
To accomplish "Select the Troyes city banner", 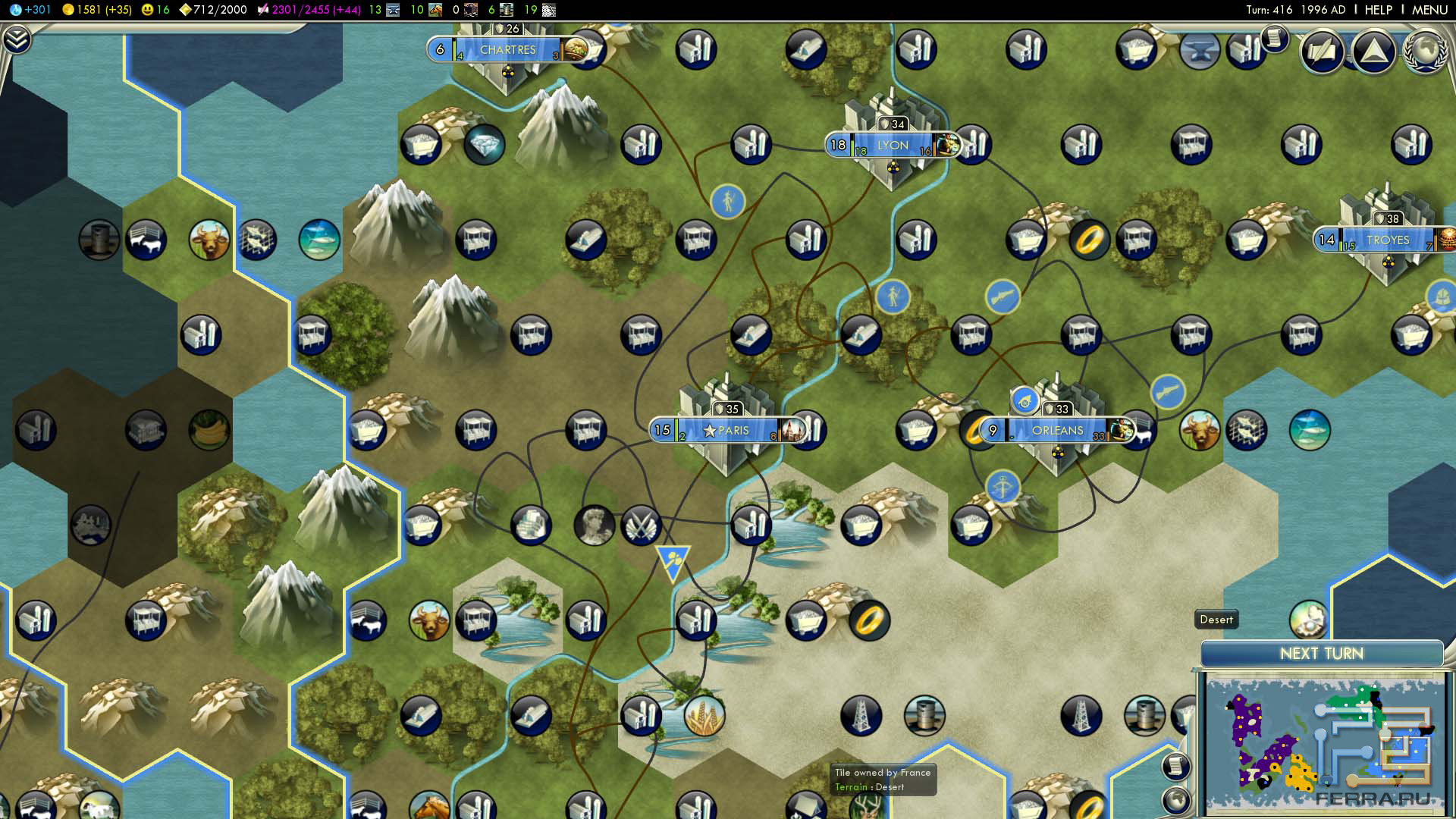I will click(1387, 240).
